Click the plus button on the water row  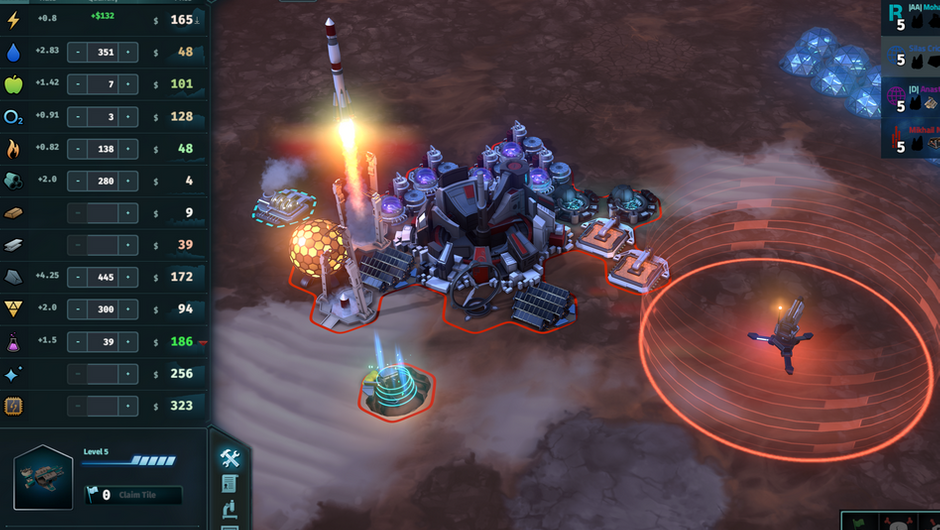click(x=128, y=53)
